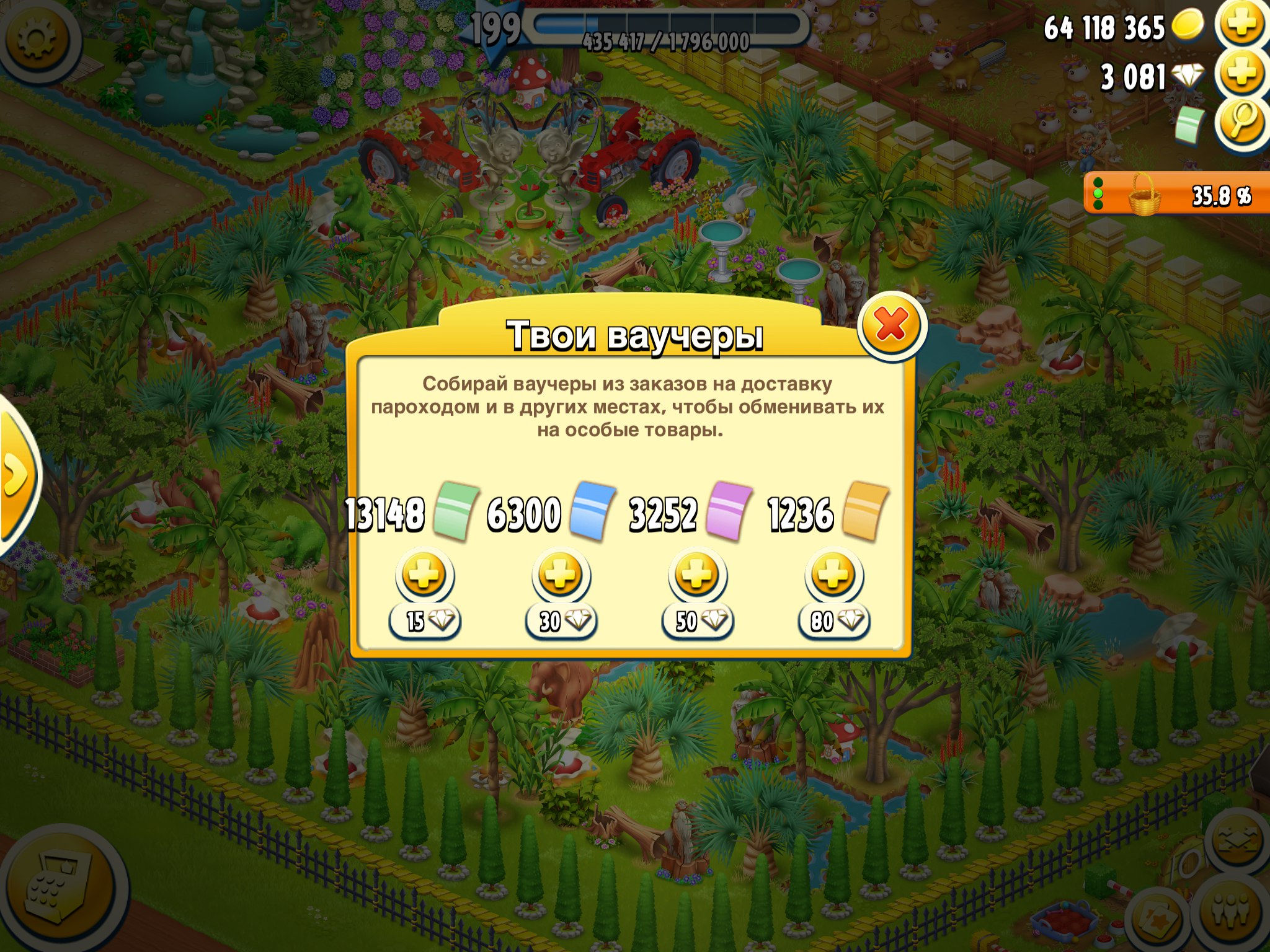Close the vouchers popup
Screen dimensions: 1270x952
pyautogui.click(x=891, y=325)
